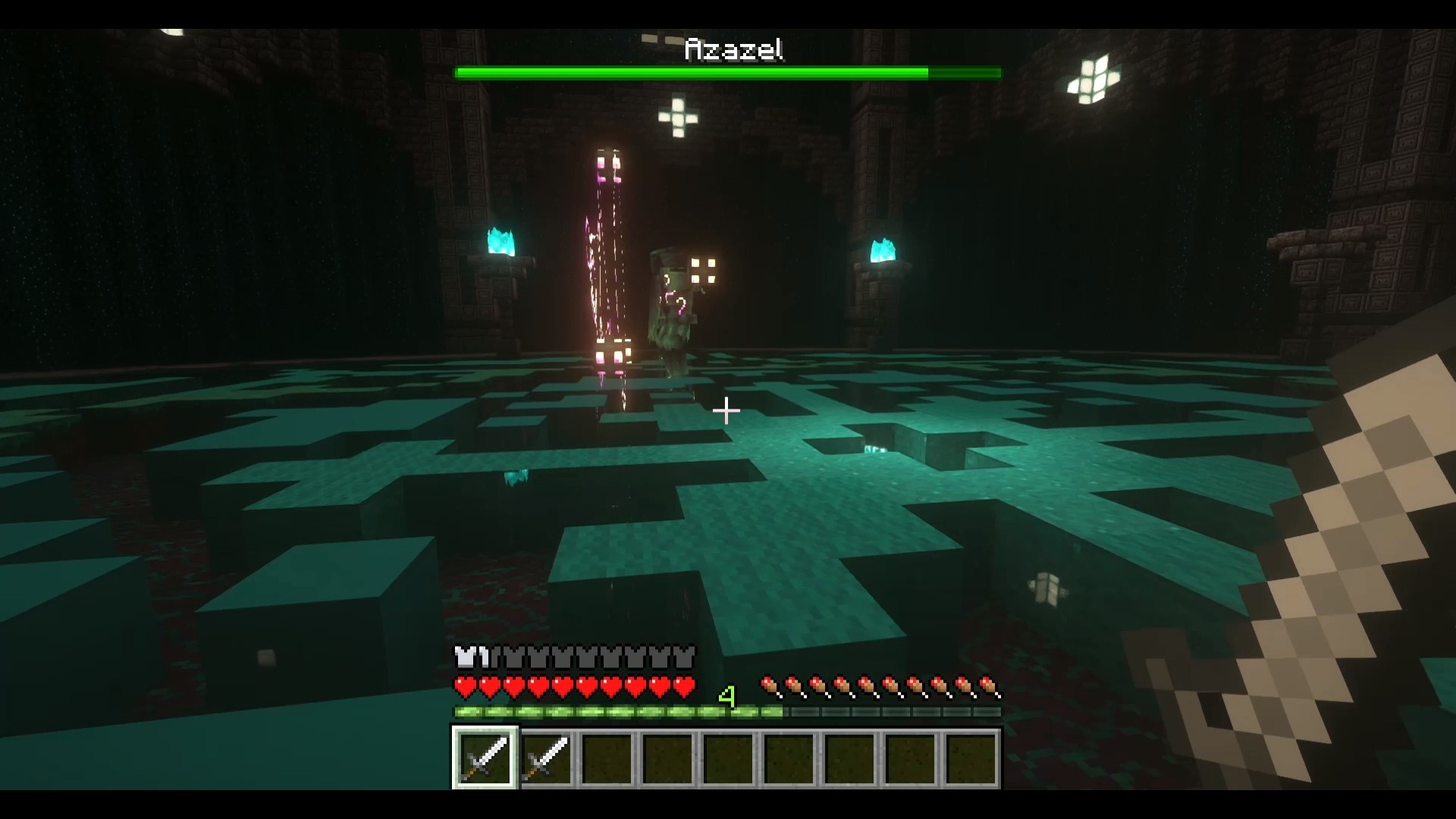Viewport: 1456px width, 819px height.
Task: Click the first drumstick of the food bar
Action: (x=770, y=685)
